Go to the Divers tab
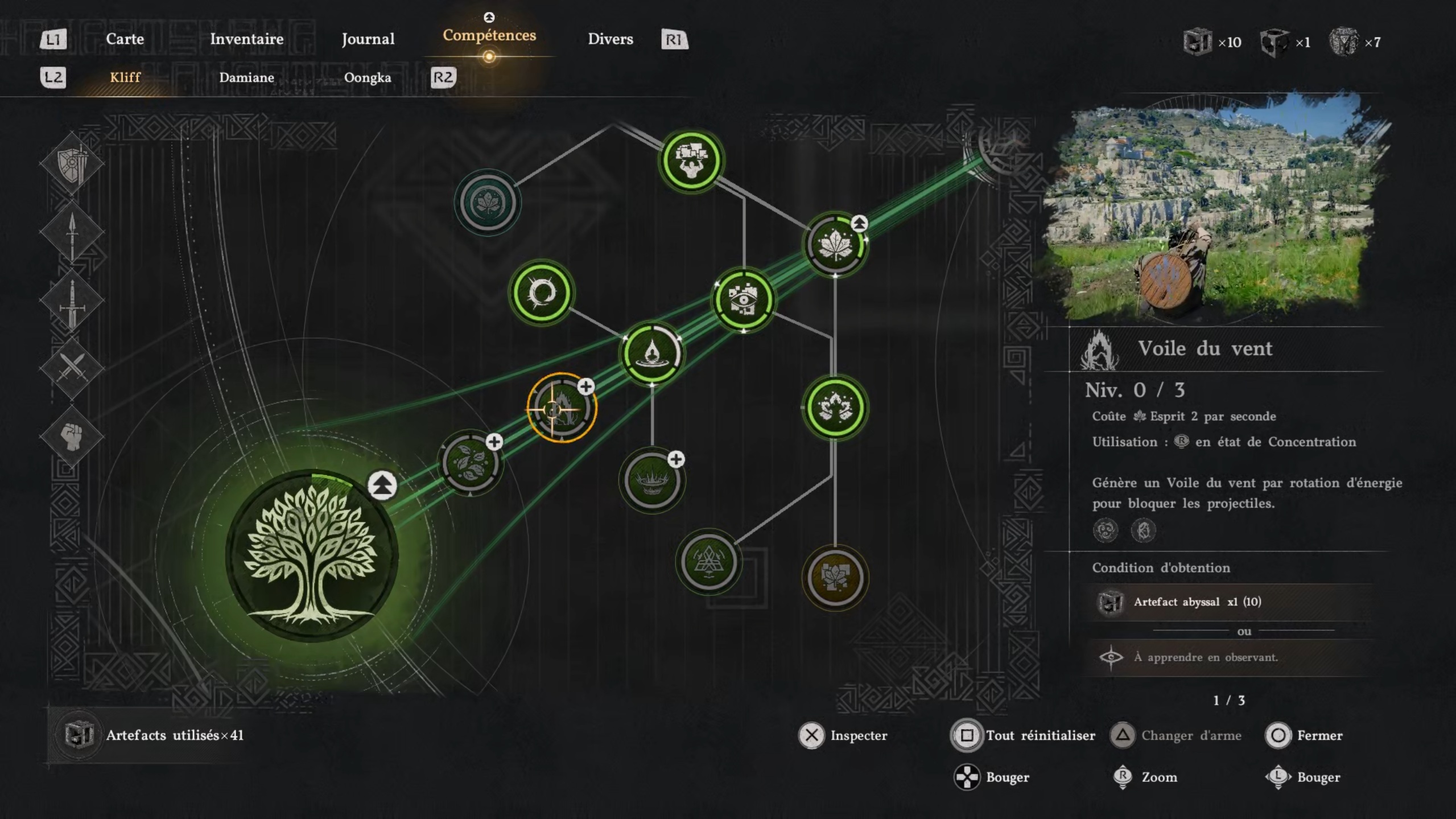Screen dimensions: 1456x819 point(610,39)
